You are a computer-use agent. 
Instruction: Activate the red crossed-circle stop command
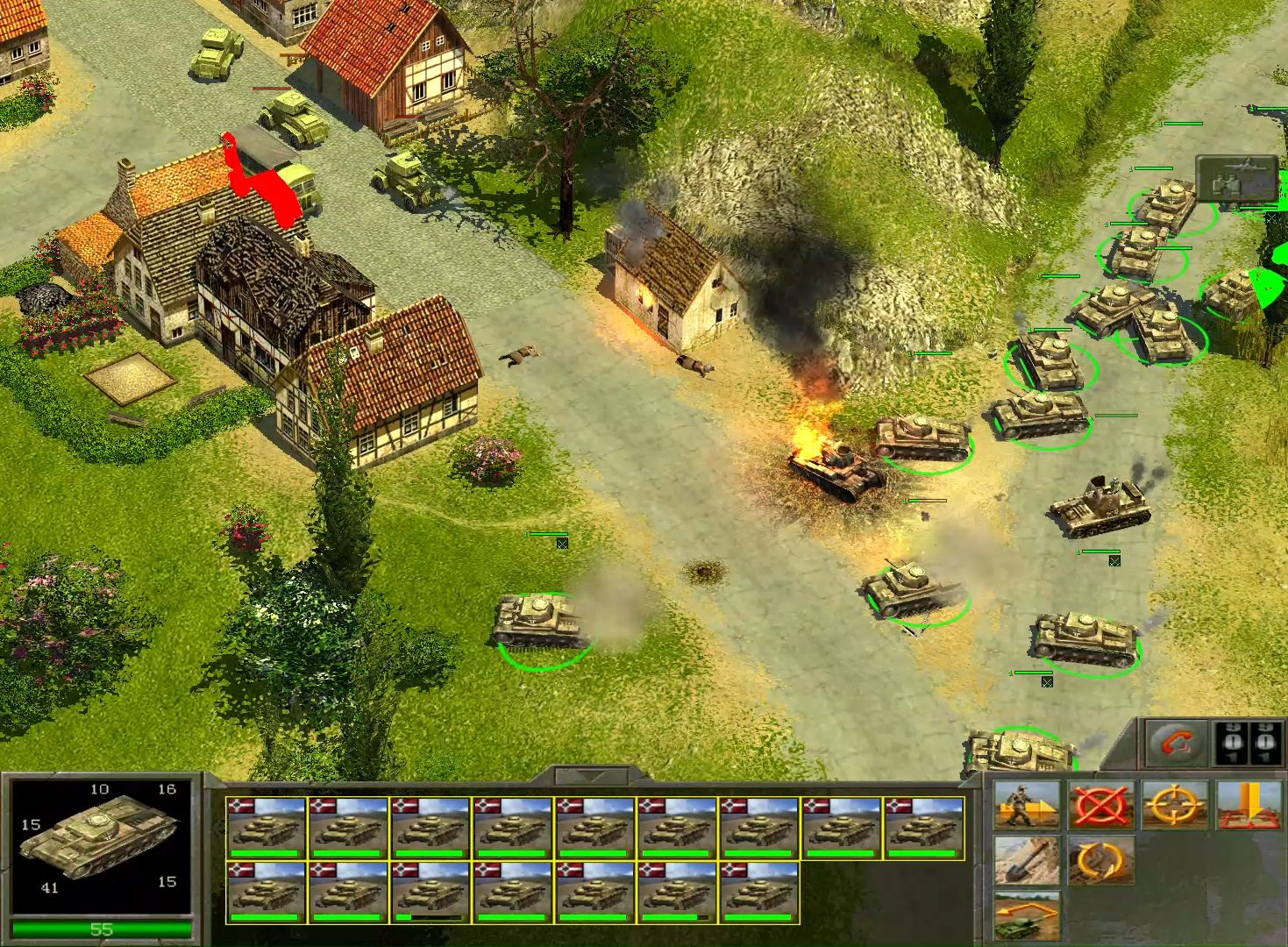1101,805
